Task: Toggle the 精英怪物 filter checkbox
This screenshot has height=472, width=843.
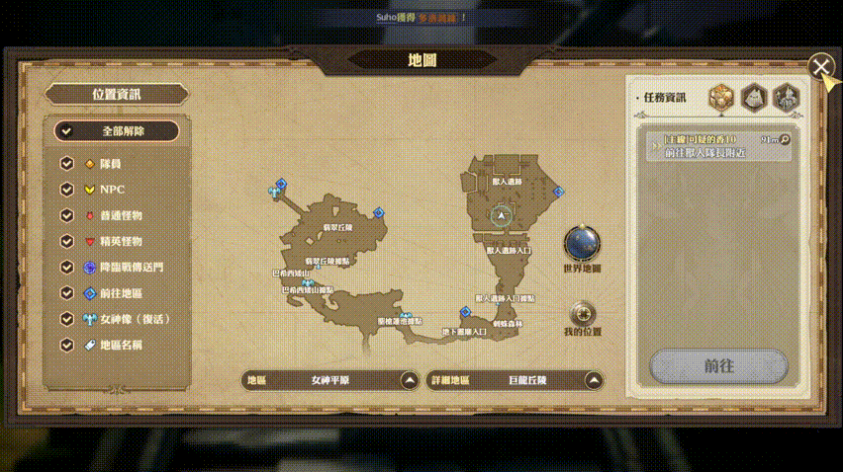Action: coord(67,241)
